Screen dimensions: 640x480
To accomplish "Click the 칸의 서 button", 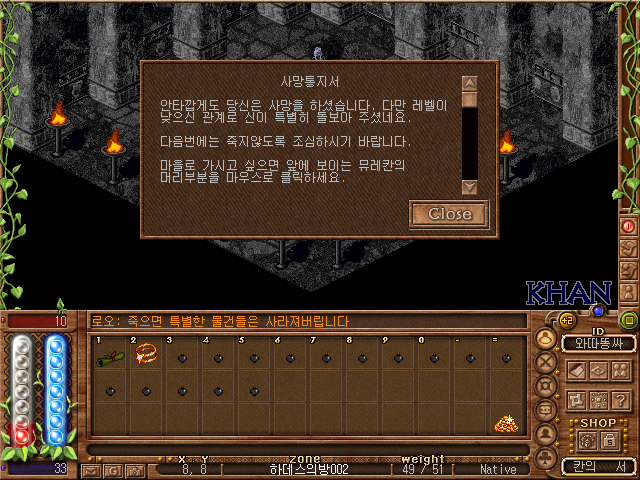I will pyautogui.click(x=598, y=466).
